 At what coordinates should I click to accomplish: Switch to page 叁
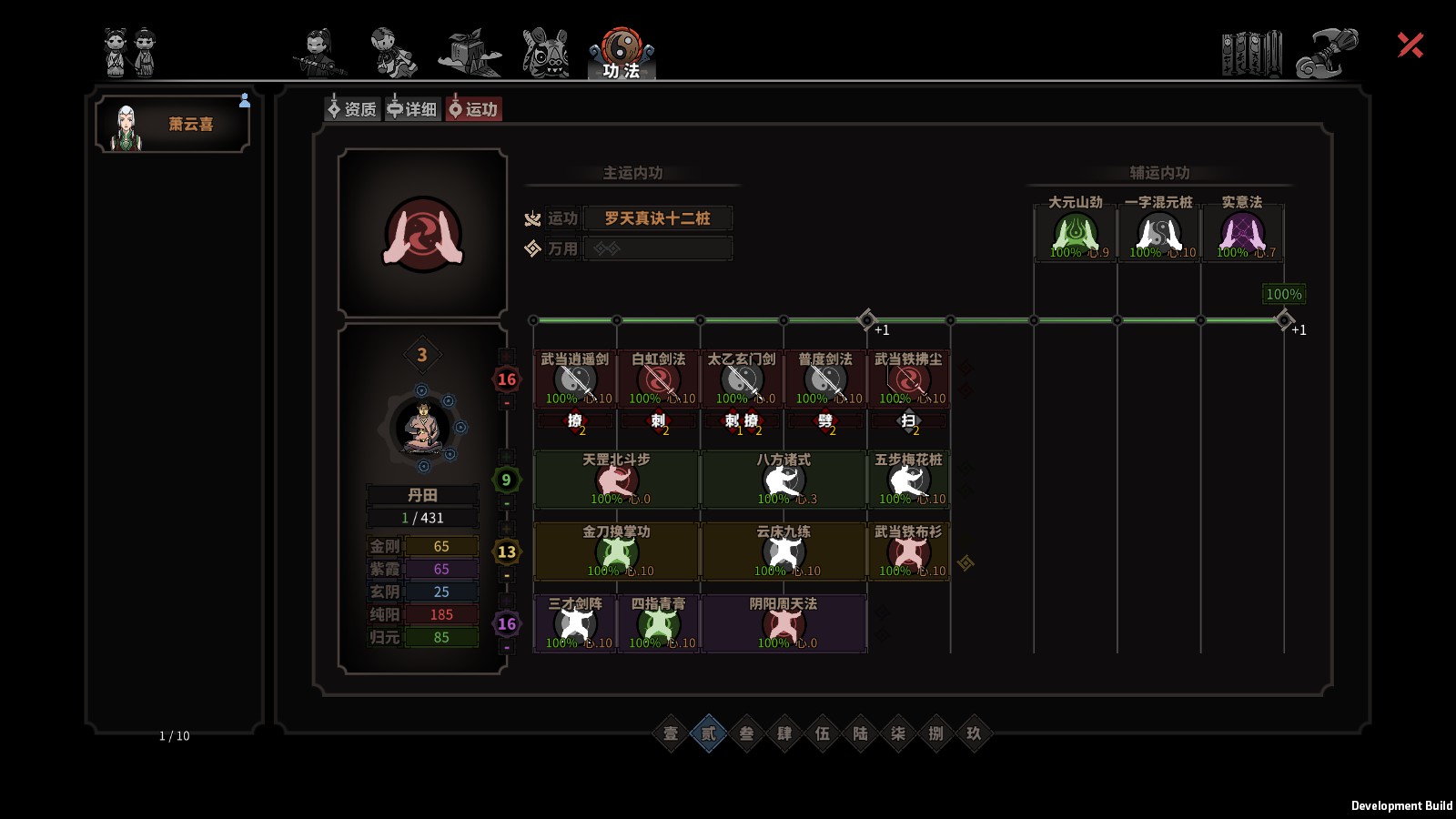(x=746, y=733)
